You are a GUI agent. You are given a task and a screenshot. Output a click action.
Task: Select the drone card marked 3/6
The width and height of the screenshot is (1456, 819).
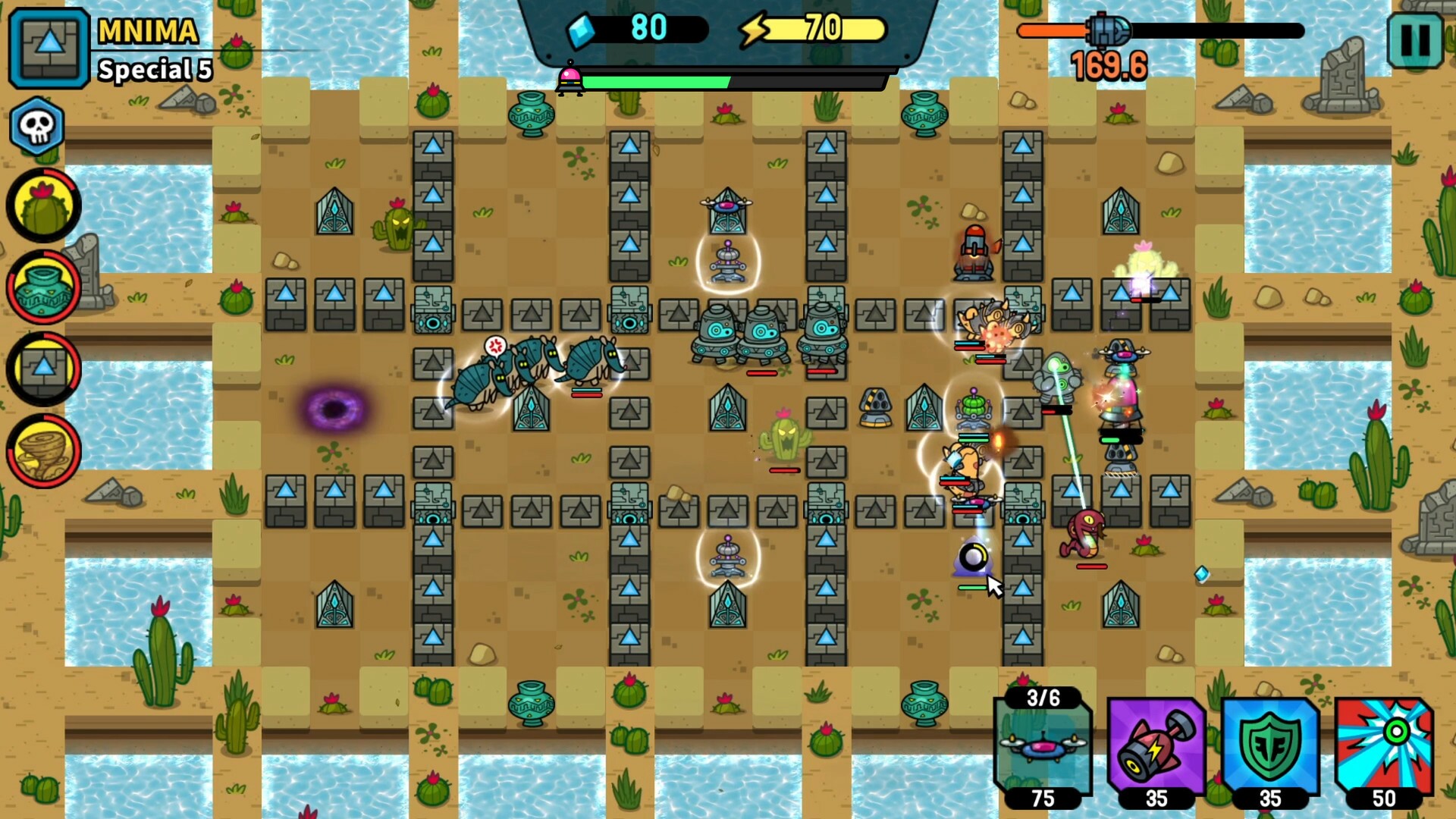point(1043,747)
